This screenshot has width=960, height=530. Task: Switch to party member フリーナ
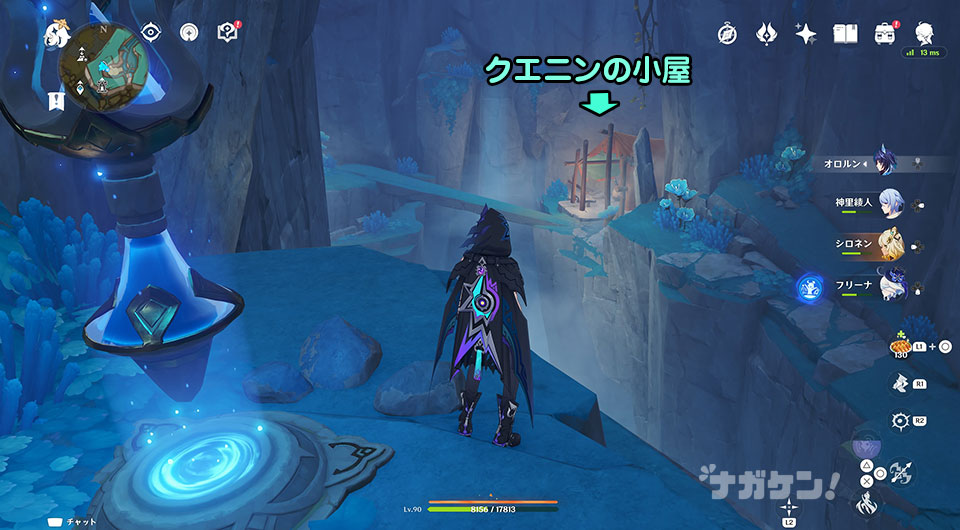tap(893, 288)
